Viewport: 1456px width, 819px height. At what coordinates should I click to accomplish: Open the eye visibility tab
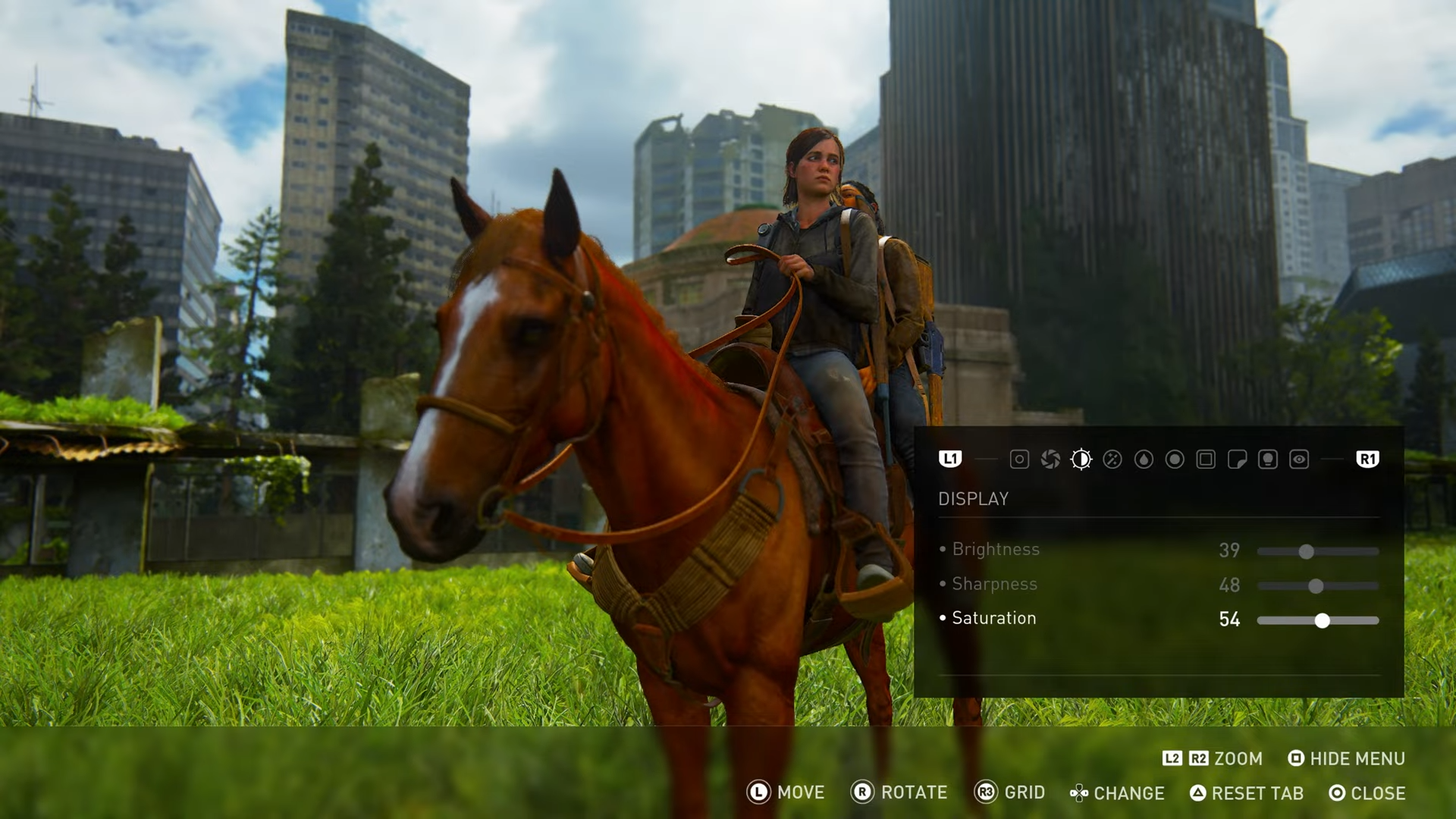pyautogui.click(x=1299, y=460)
